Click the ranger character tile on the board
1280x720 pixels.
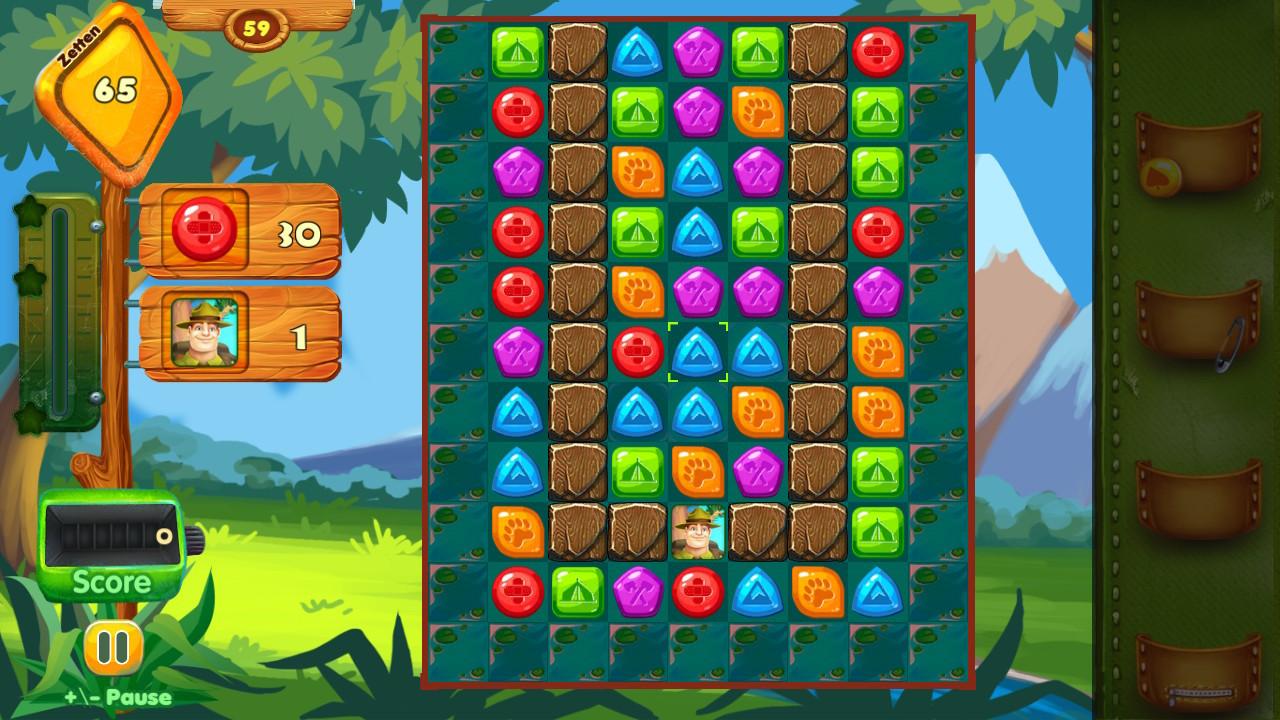tap(697, 532)
